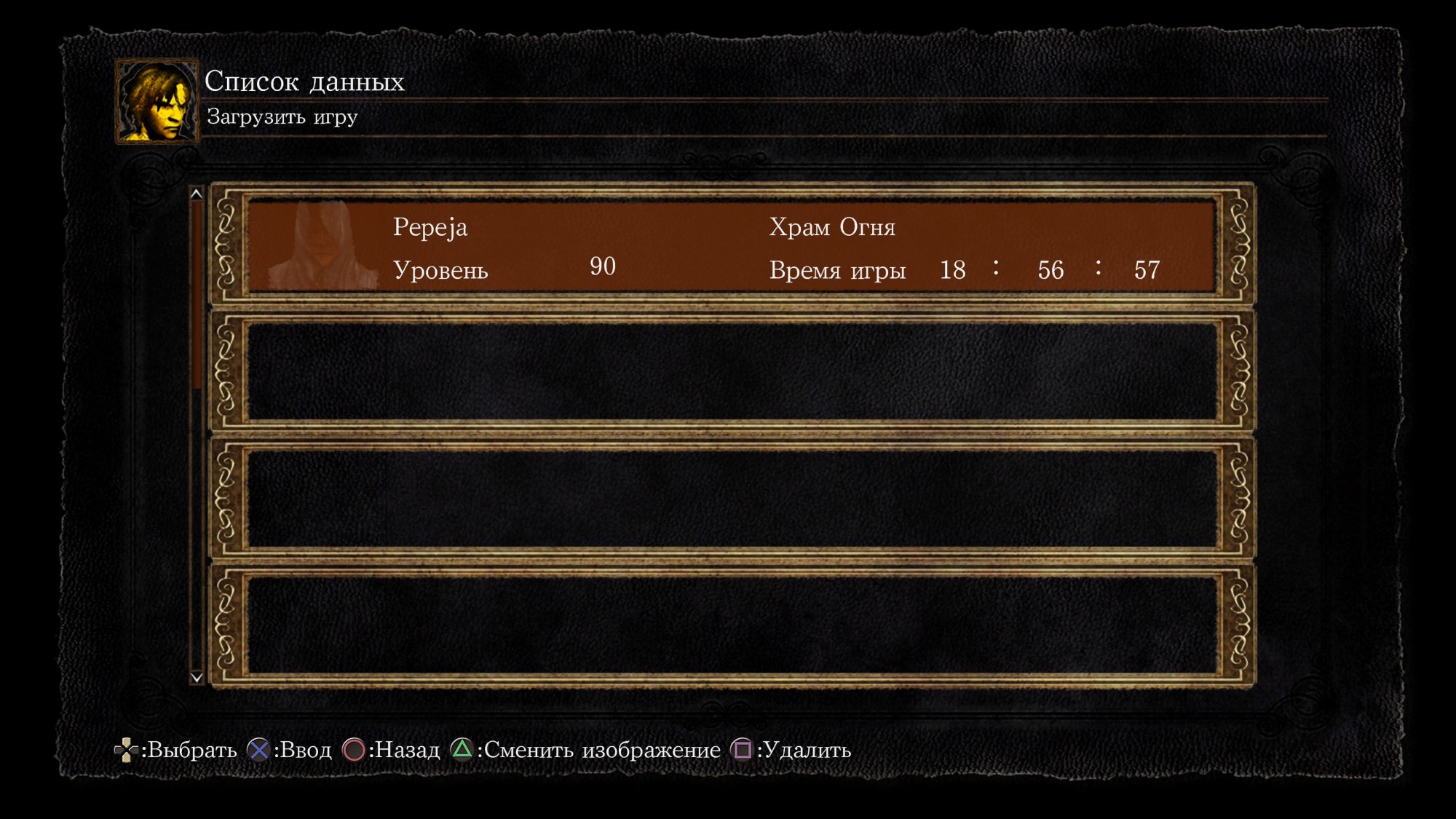Select the fourth empty save slot

(728, 626)
